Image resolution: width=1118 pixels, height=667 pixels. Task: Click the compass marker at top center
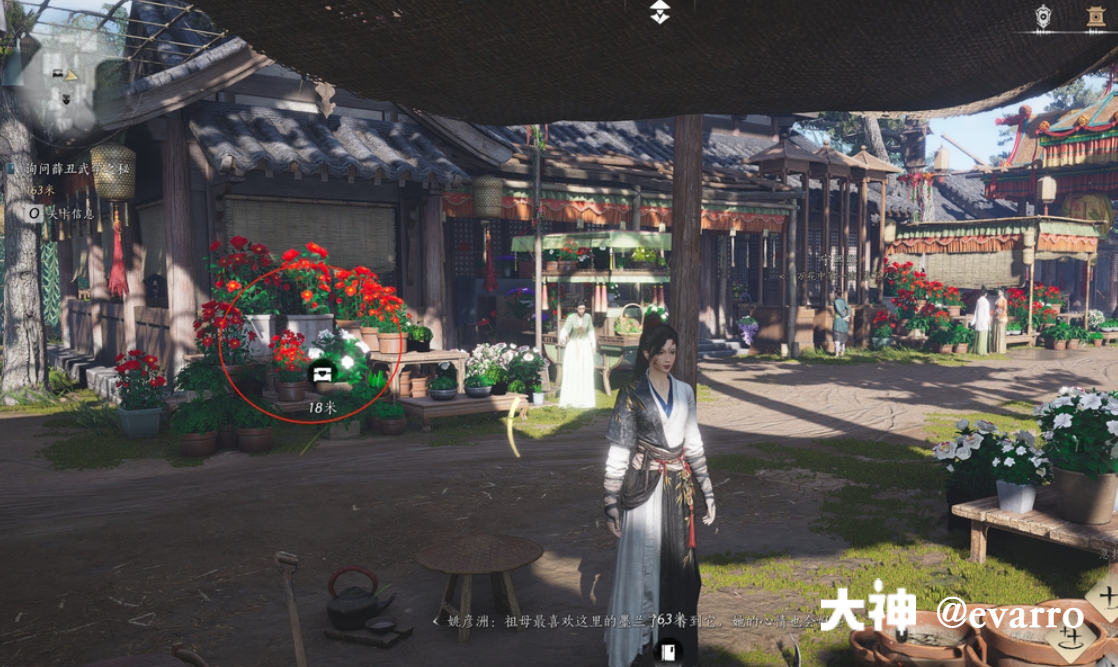(659, 12)
